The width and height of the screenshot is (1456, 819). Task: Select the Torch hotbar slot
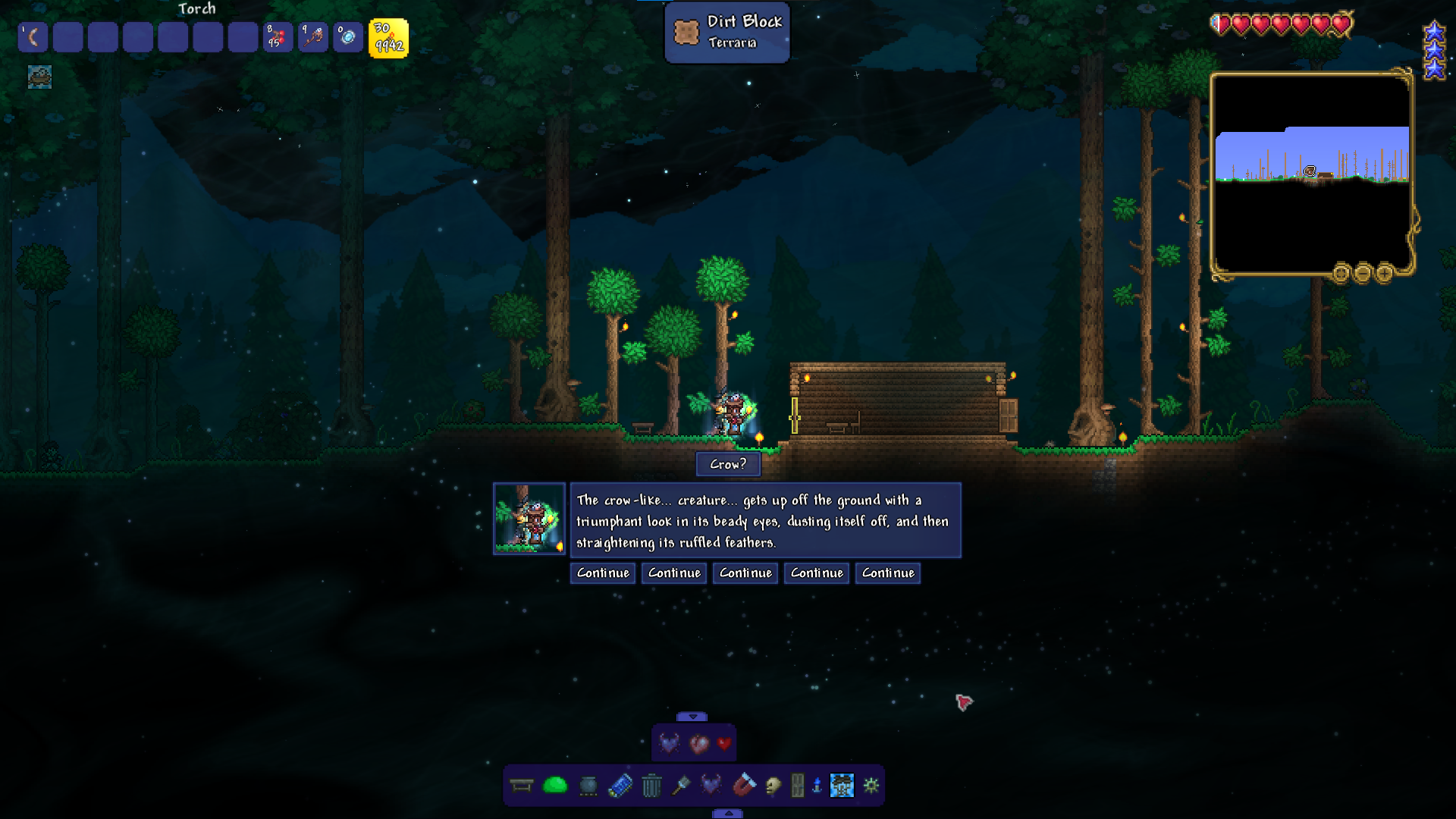[388, 37]
